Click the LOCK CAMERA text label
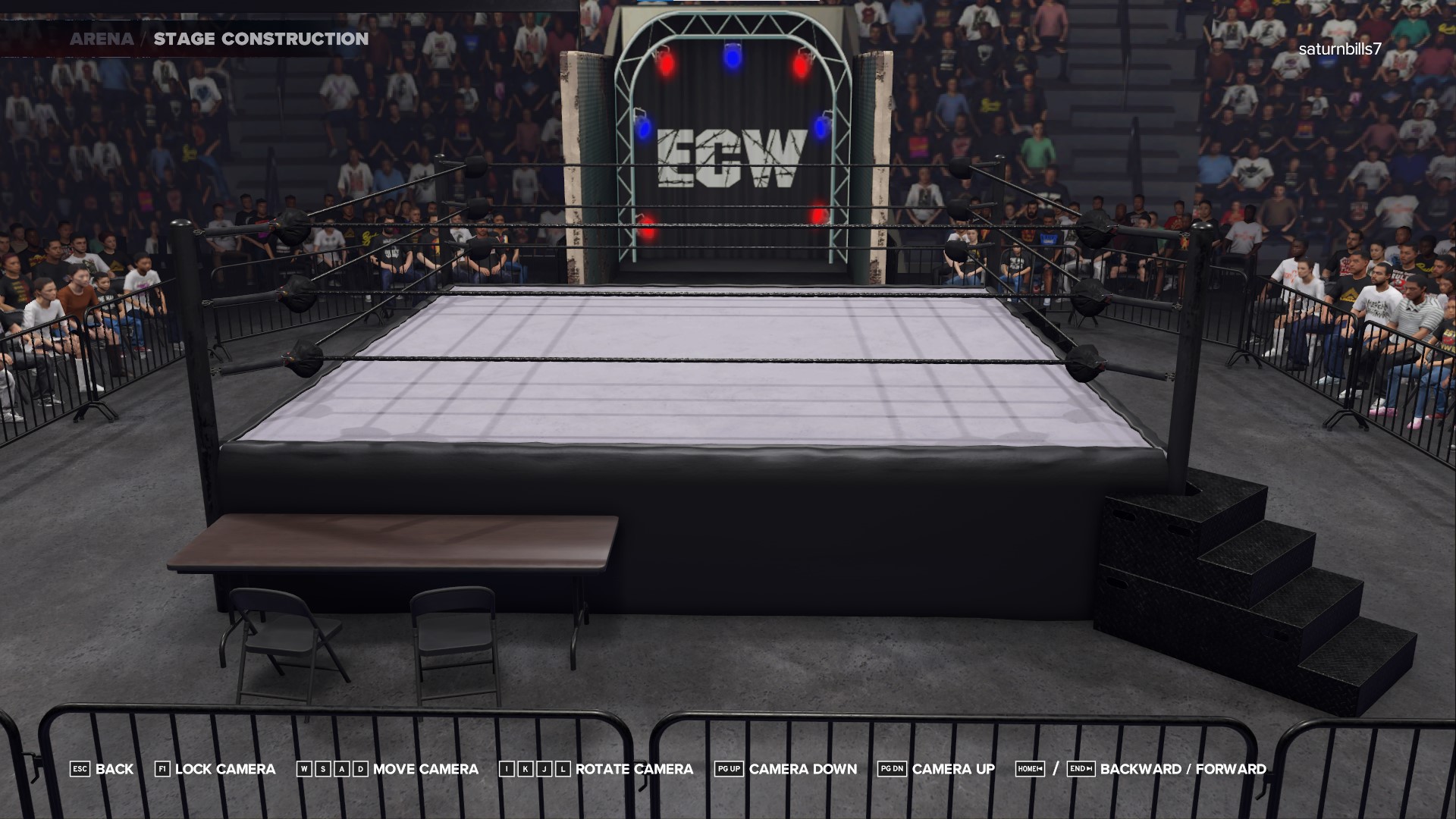 [224, 769]
